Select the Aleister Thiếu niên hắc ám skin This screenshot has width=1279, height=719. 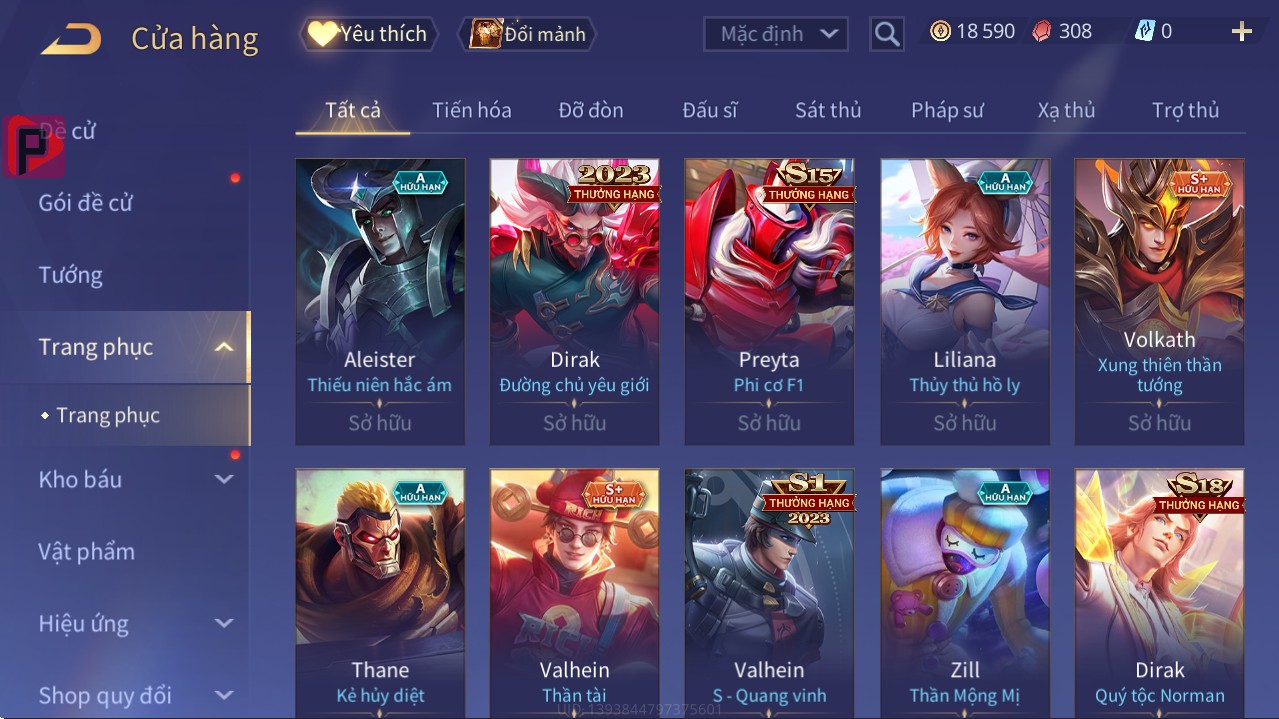[380, 301]
